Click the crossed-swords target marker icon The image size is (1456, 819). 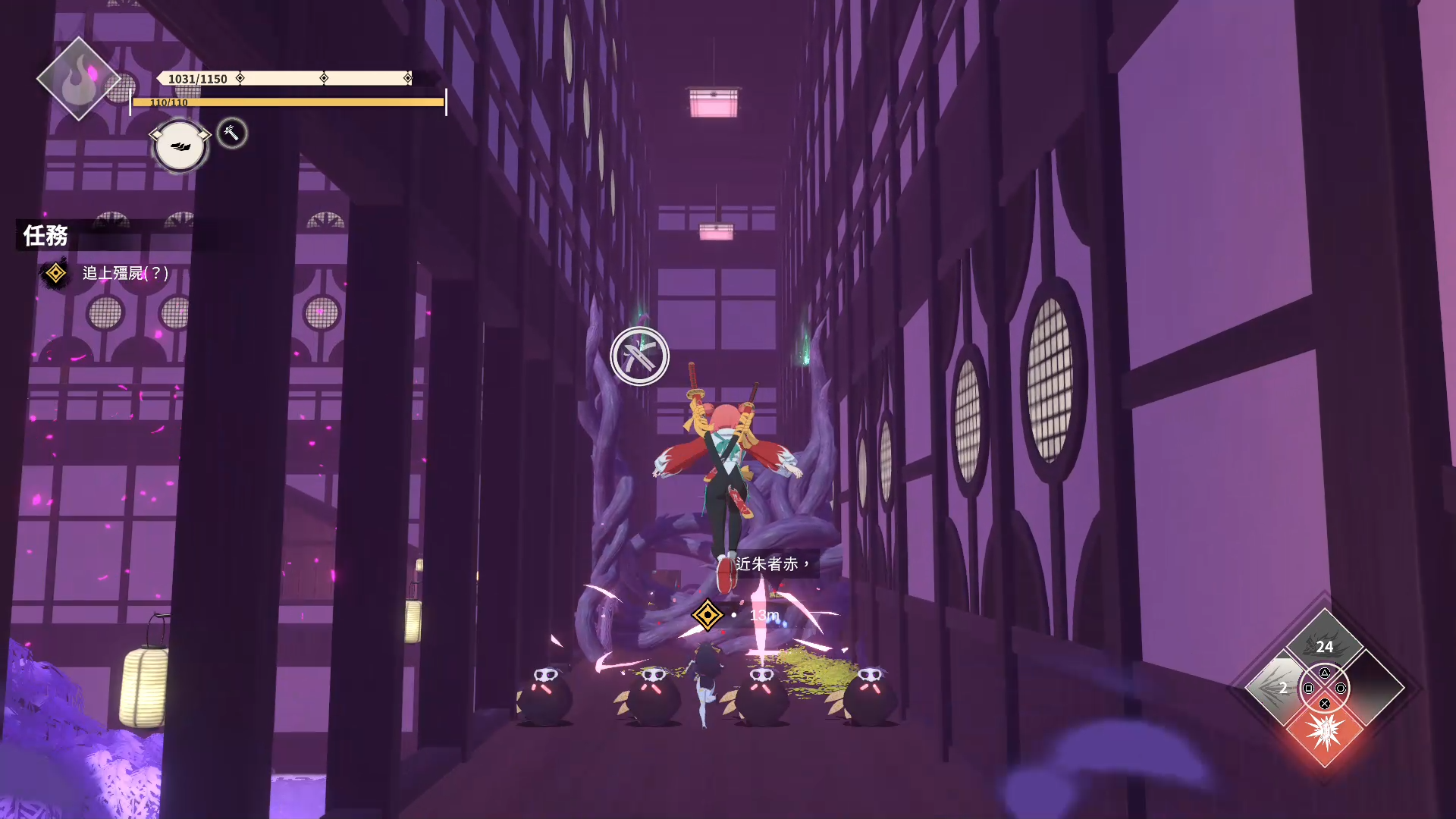tap(639, 356)
